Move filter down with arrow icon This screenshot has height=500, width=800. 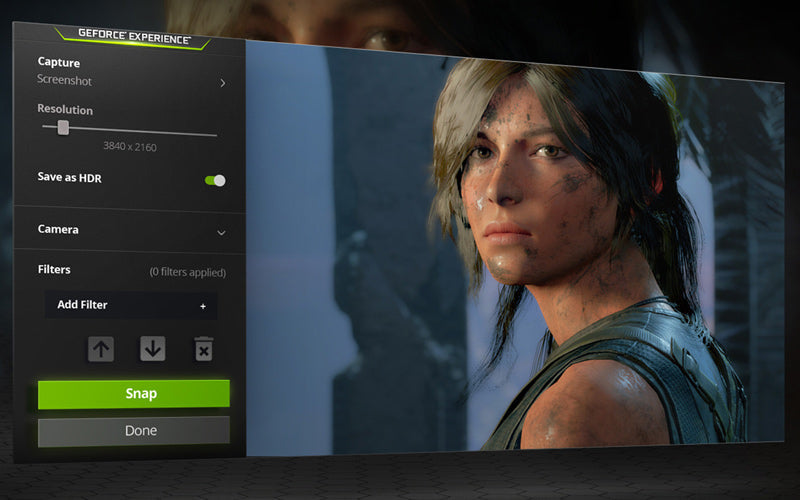[x=152, y=349]
